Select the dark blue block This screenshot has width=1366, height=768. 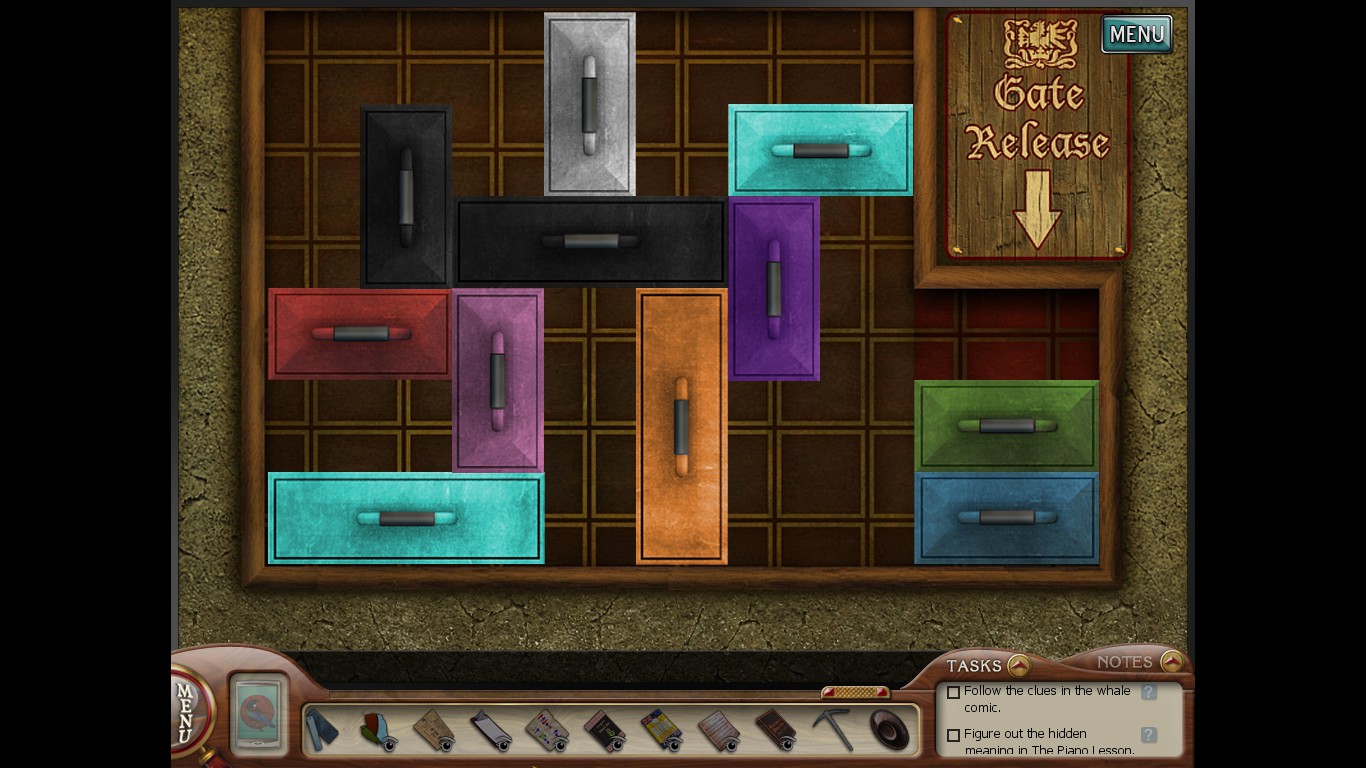[1006, 517]
